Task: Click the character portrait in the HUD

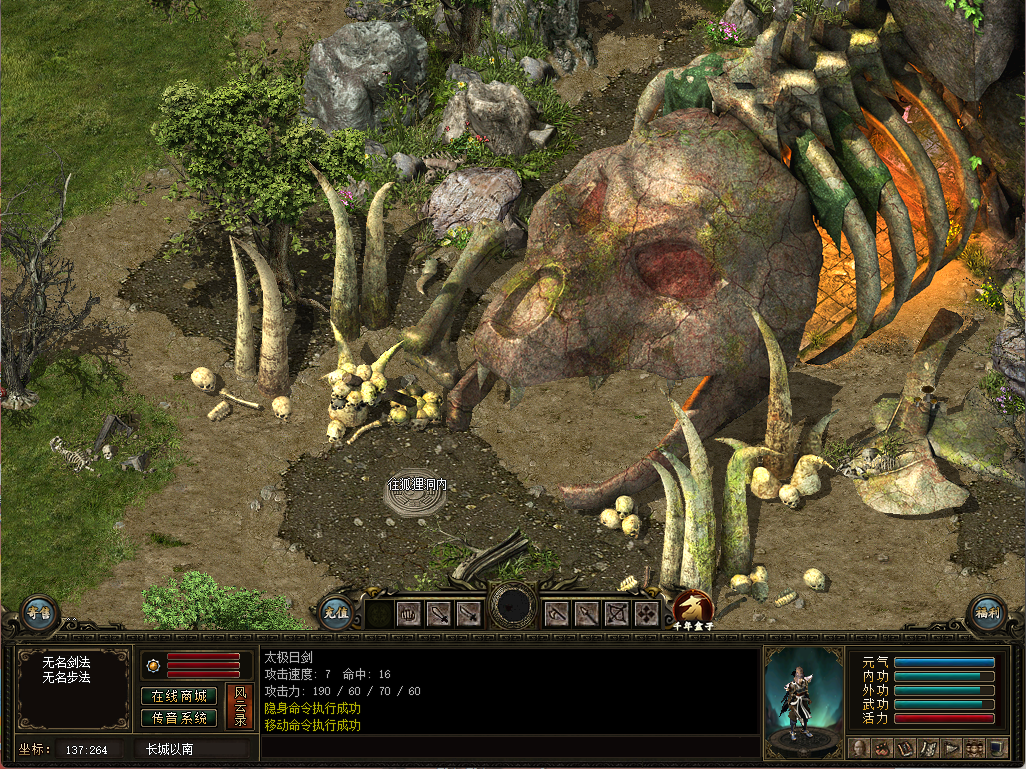Action: coord(803,700)
